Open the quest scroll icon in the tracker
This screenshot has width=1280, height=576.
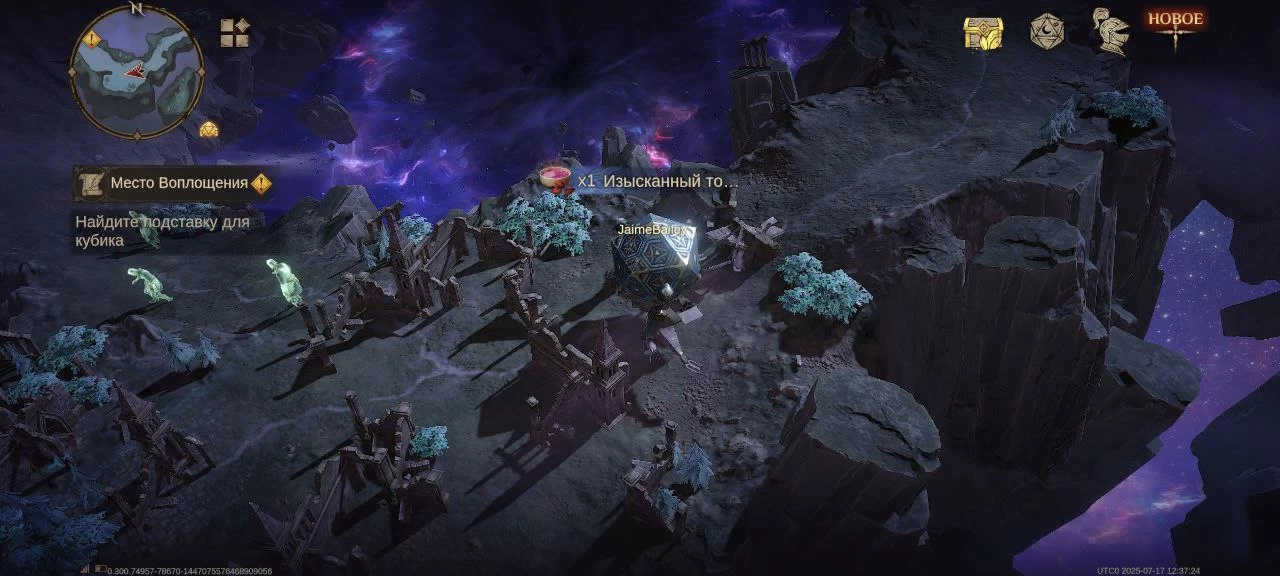click(91, 183)
